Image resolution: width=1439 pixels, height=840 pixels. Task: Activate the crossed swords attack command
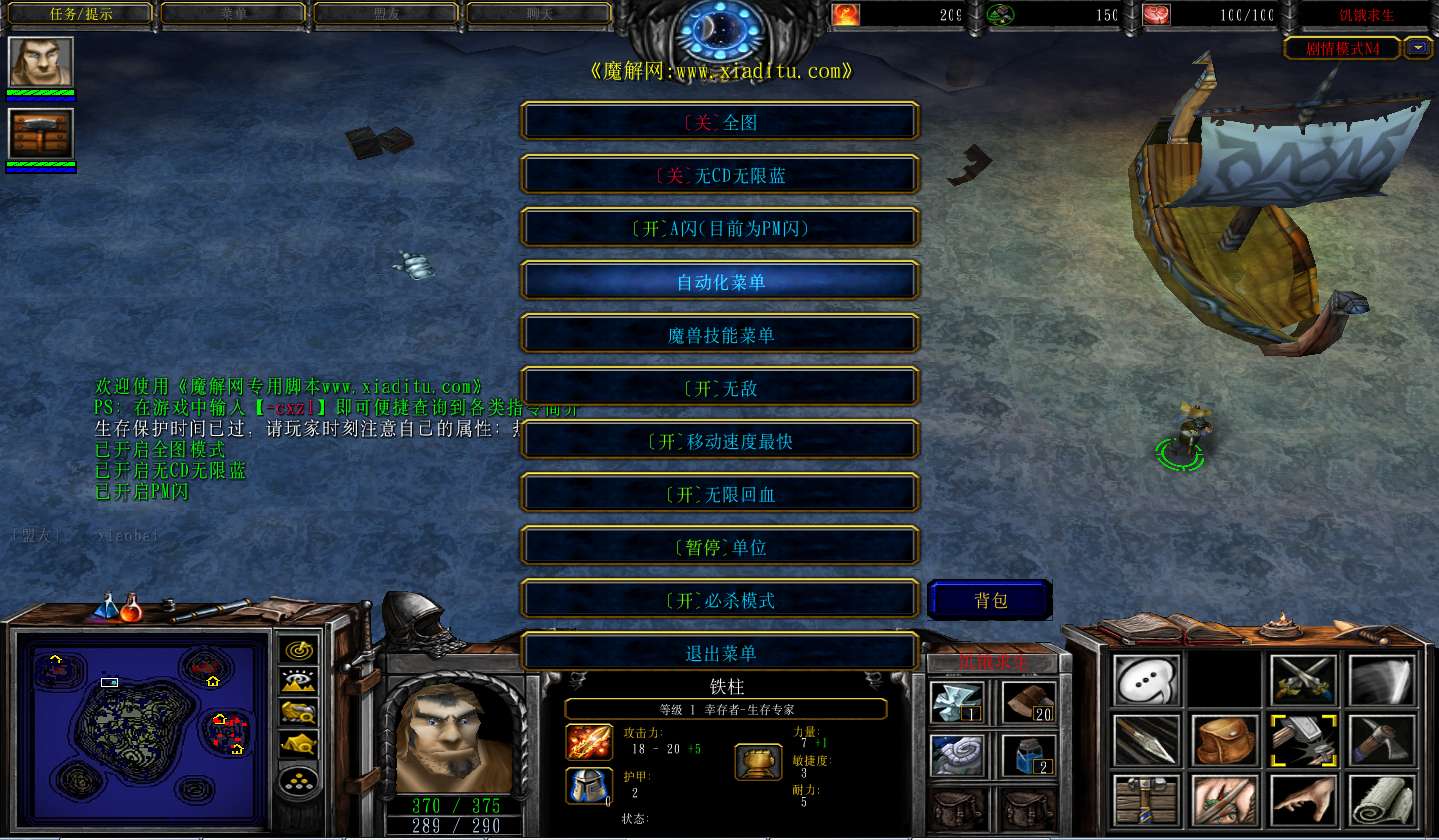1304,681
